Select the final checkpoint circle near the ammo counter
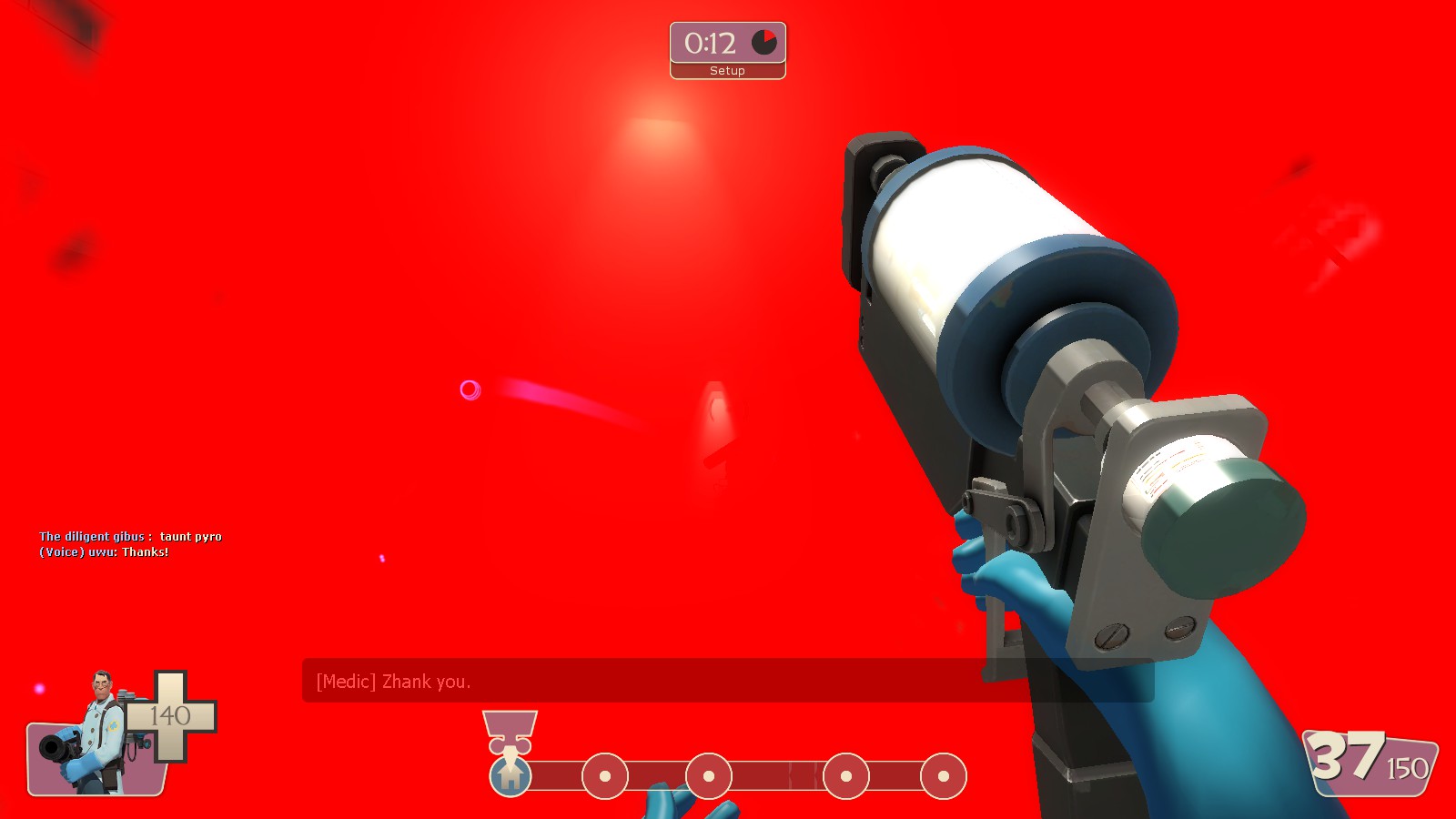This screenshot has height=819, width=1456. 942,776
